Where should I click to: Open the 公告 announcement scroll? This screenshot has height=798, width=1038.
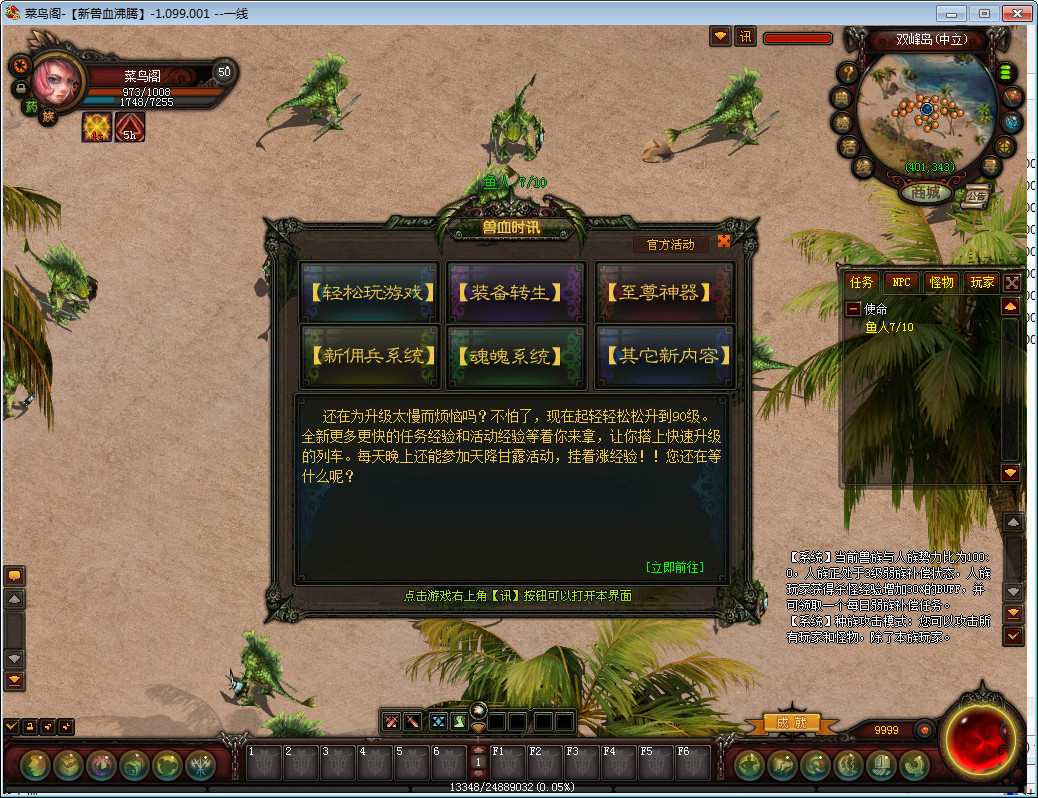click(975, 196)
